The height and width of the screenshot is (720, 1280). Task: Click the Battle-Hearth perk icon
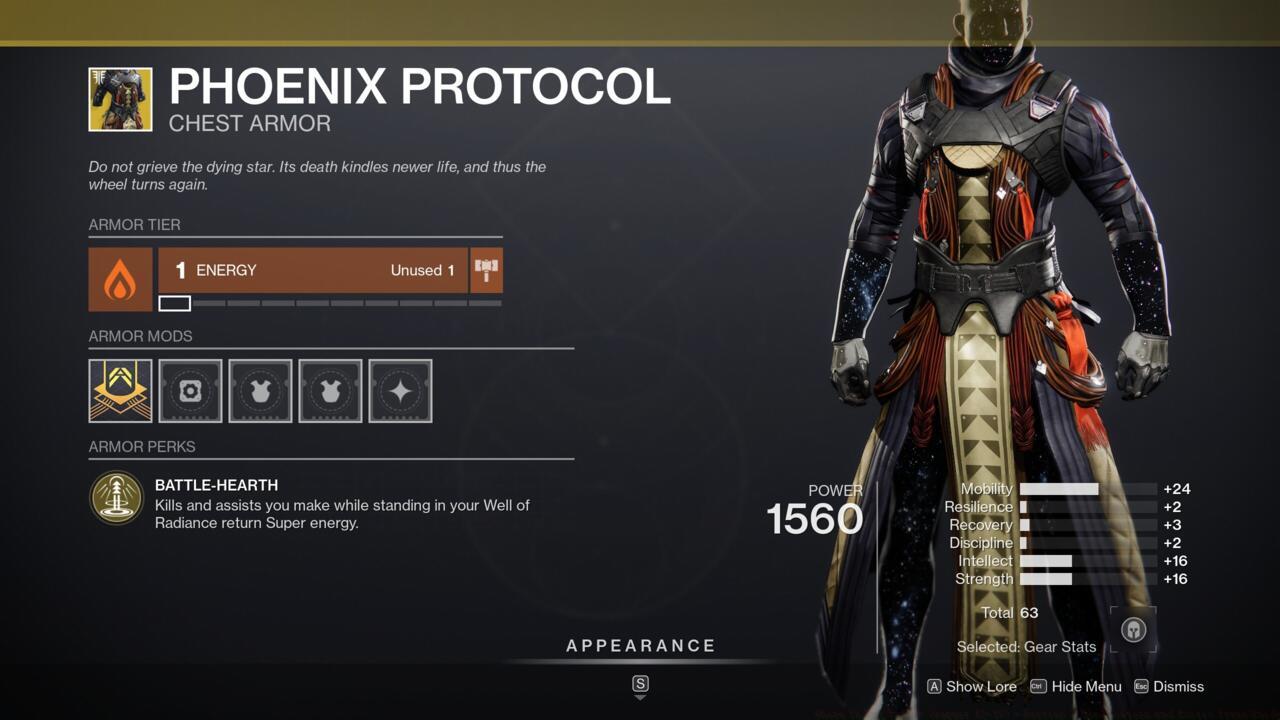tap(117, 497)
